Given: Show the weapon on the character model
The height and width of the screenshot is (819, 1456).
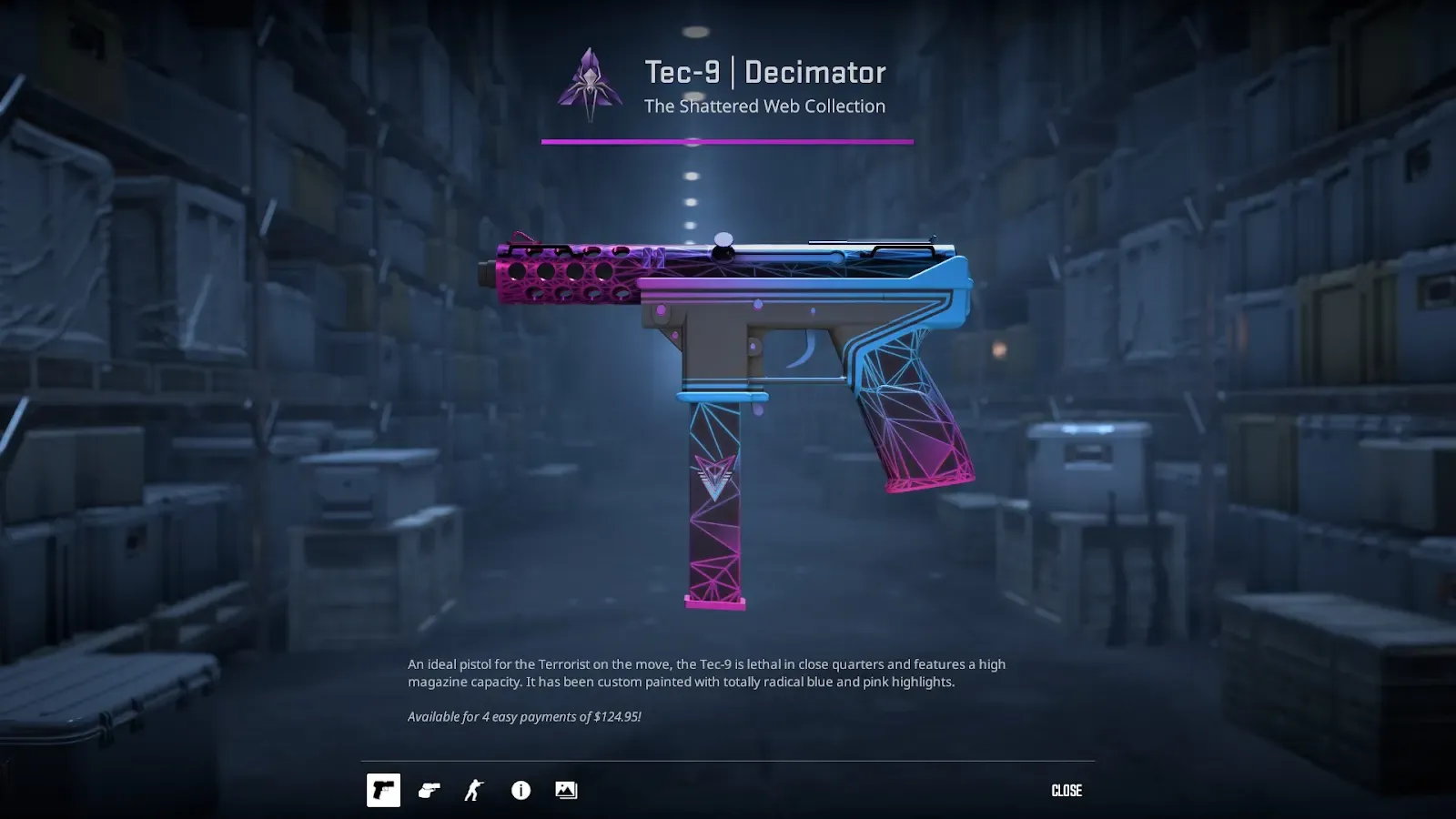Looking at the screenshot, I should click(474, 790).
